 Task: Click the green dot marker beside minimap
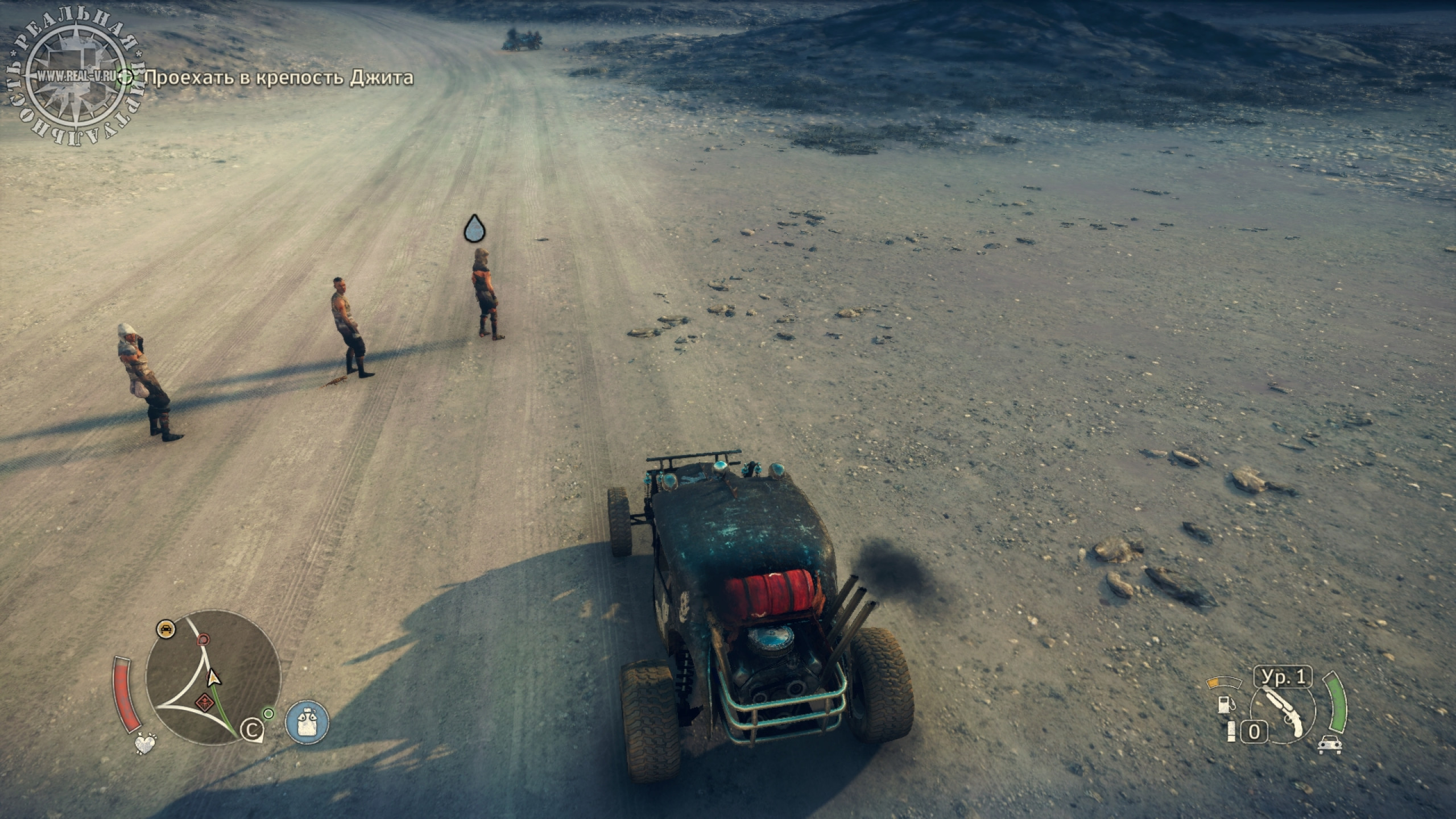tap(268, 713)
